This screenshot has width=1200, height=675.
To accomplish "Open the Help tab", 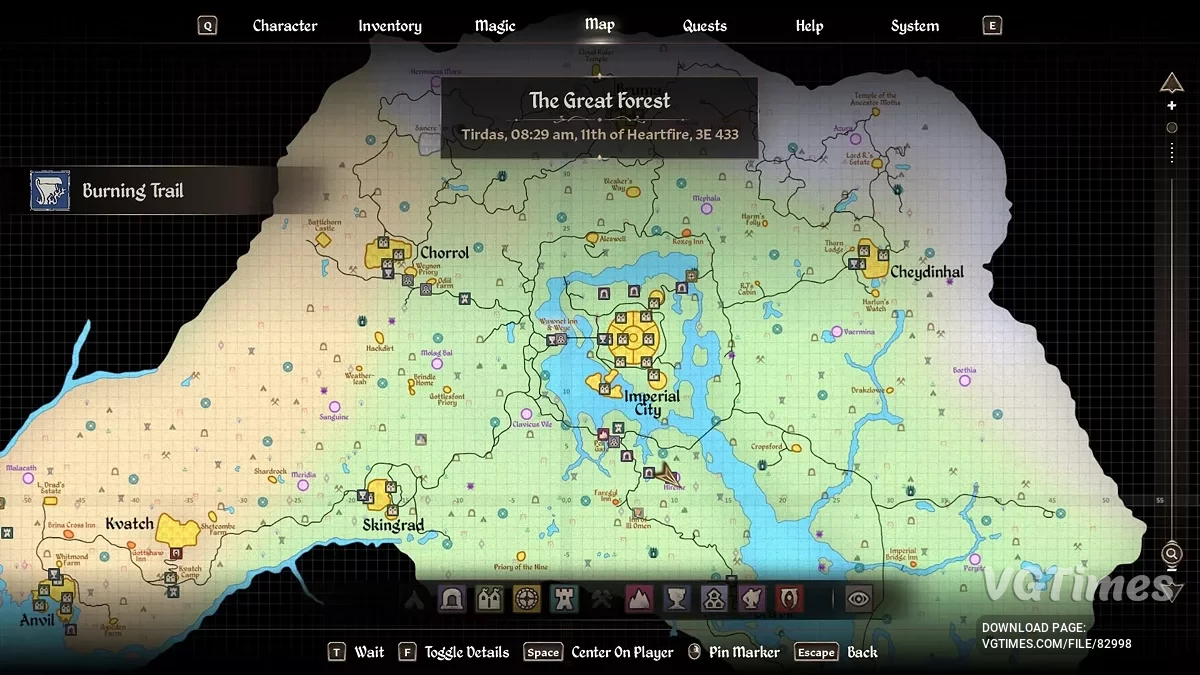I will click(809, 26).
